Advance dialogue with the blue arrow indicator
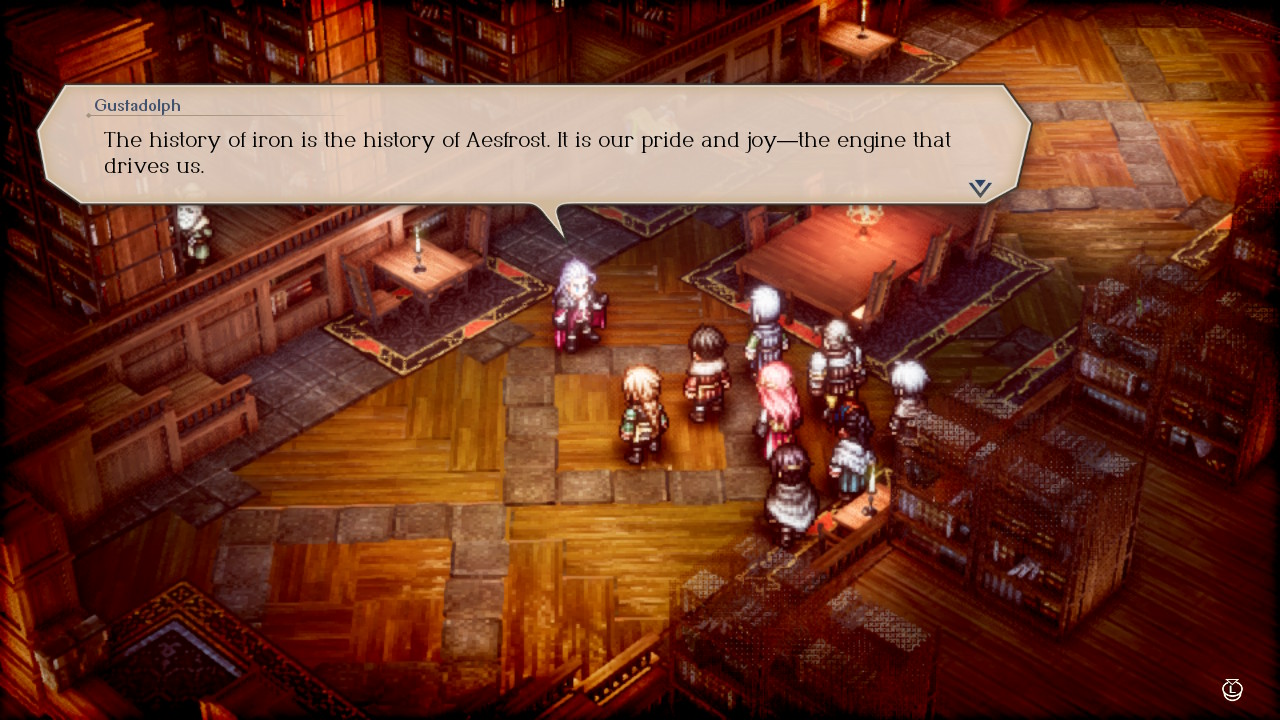 [x=980, y=187]
